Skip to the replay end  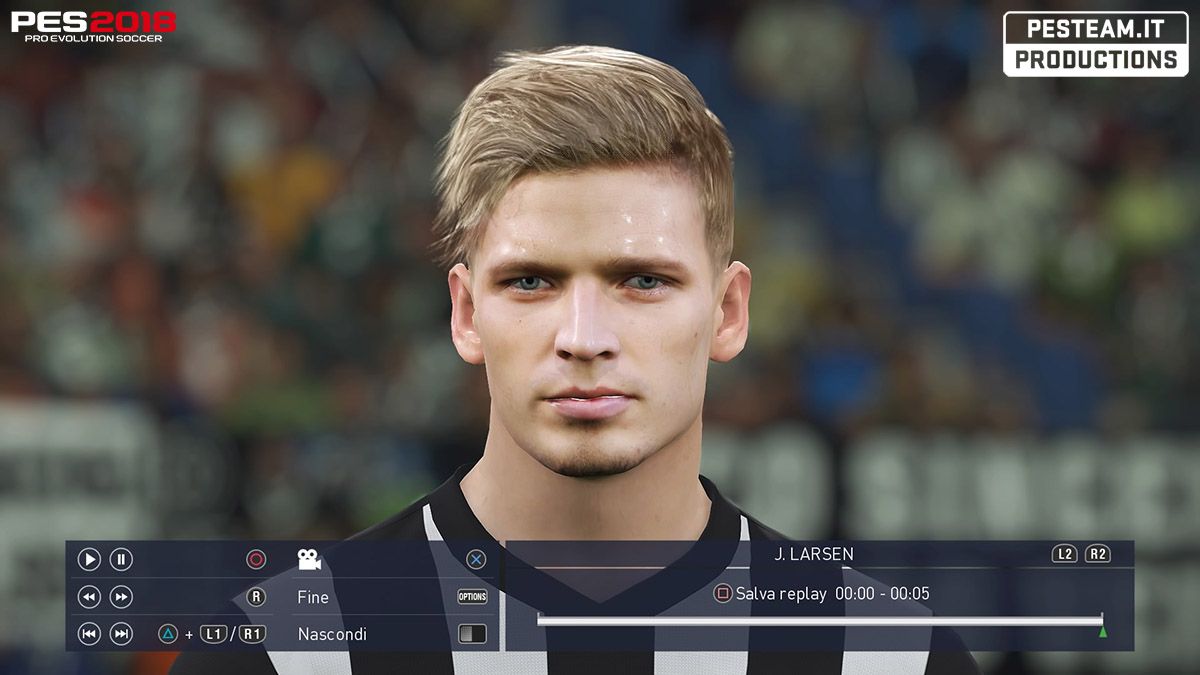click(121, 633)
